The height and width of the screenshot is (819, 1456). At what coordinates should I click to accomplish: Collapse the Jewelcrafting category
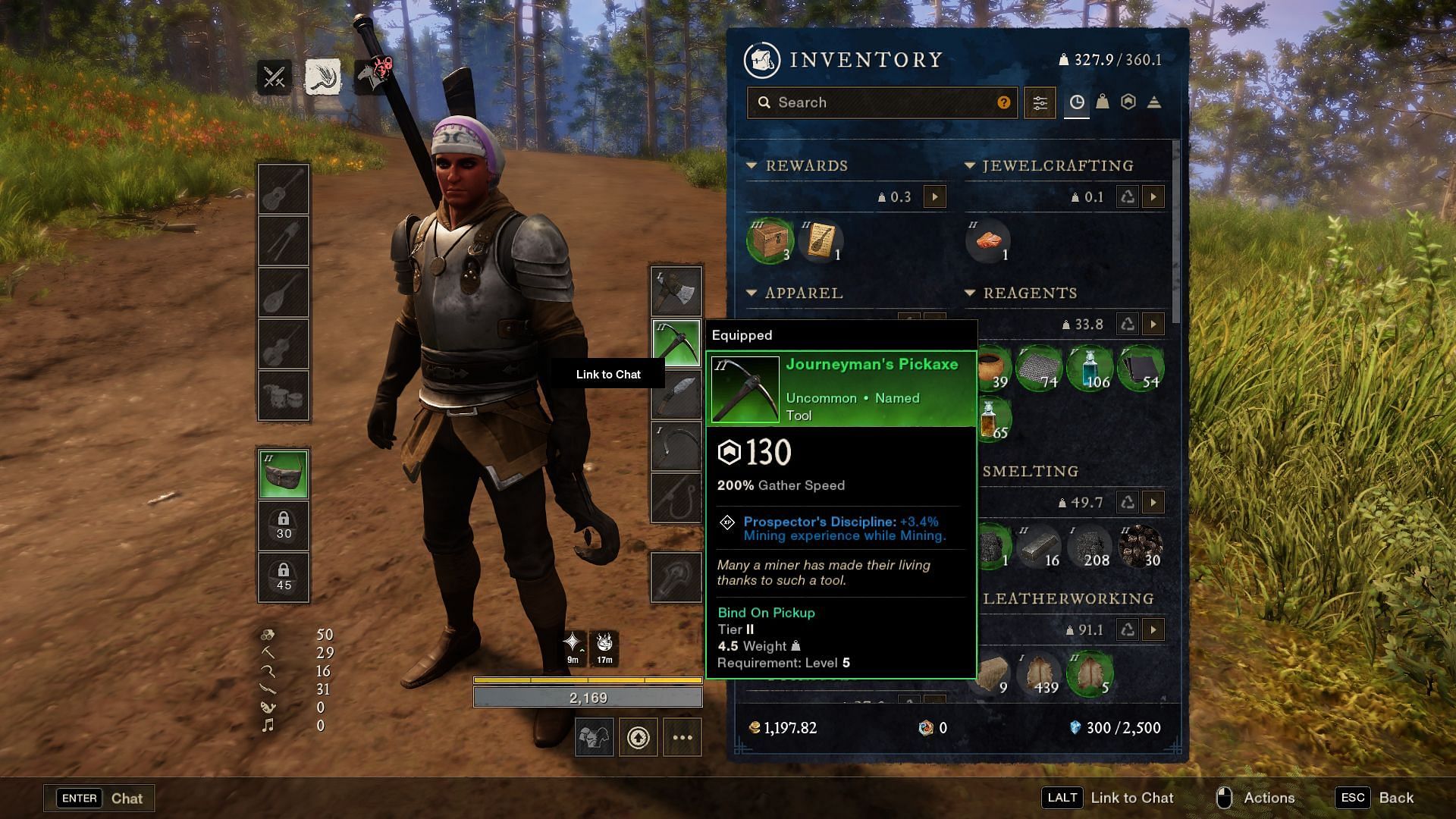coord(969,165)
